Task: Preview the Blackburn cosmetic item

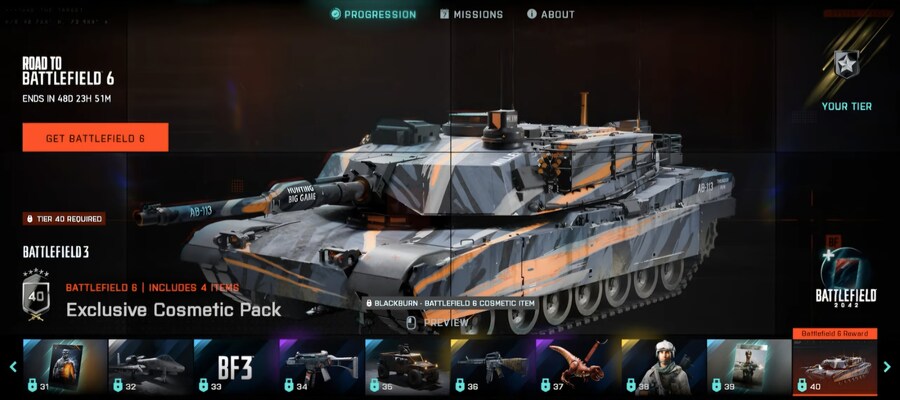Action: (437, 323)
